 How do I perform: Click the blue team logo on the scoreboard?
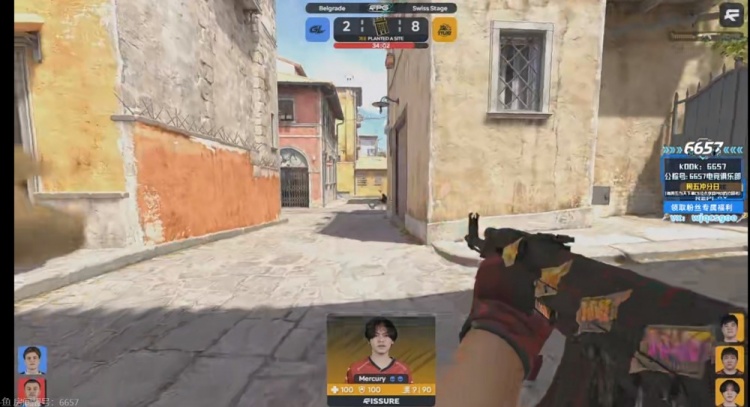318,28
